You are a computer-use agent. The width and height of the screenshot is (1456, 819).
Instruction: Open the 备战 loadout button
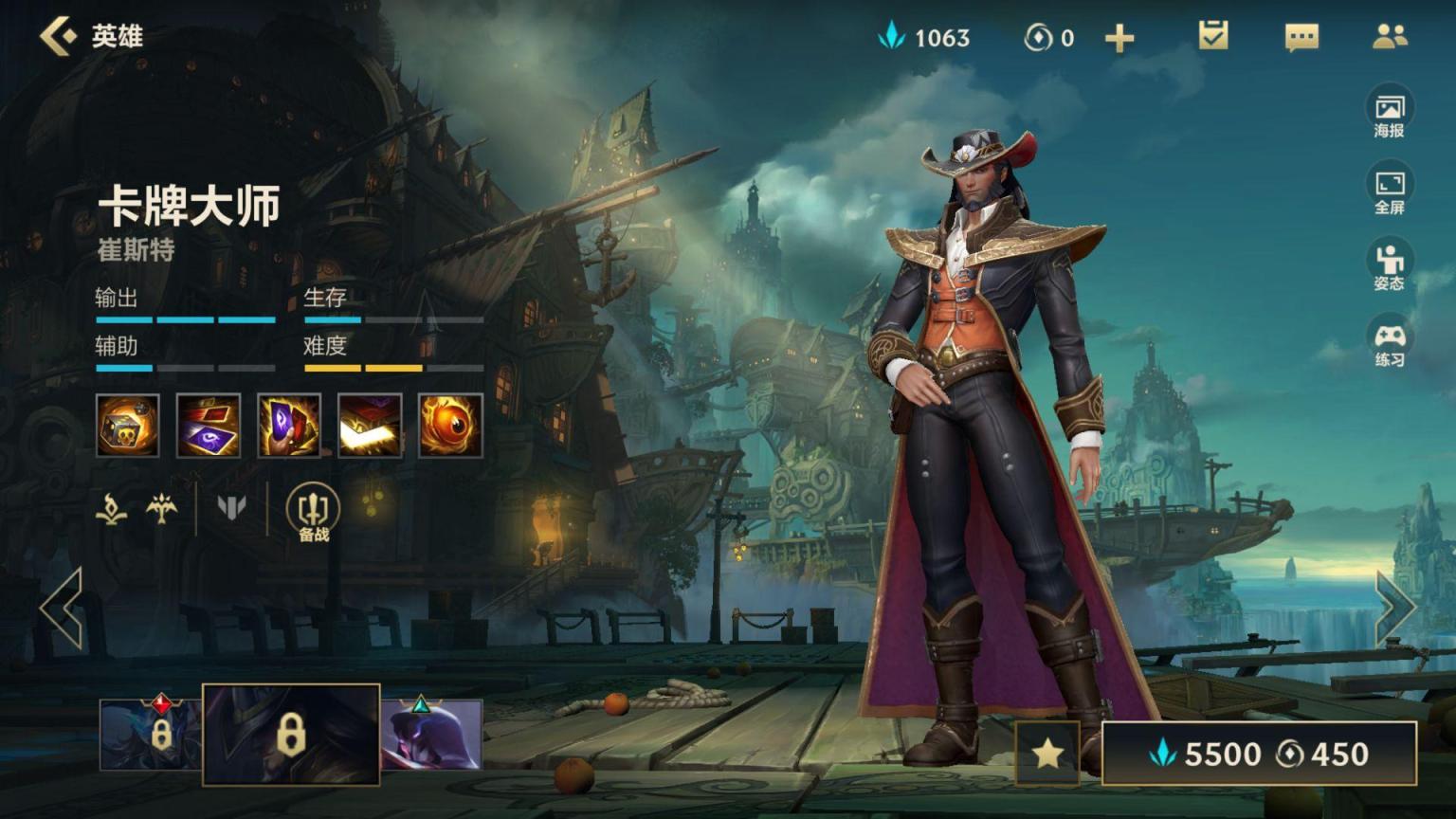pos(314,512)
